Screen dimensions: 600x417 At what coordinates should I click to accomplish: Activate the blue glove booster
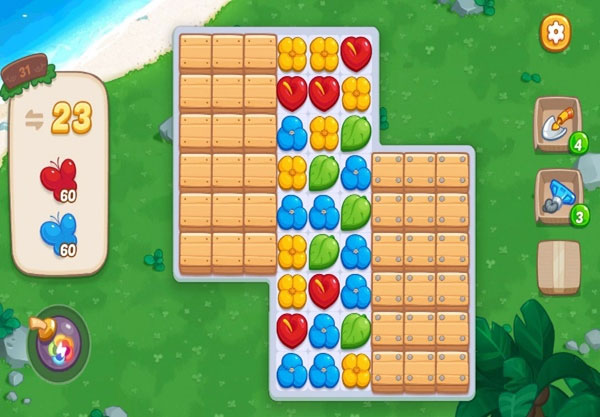557,196
